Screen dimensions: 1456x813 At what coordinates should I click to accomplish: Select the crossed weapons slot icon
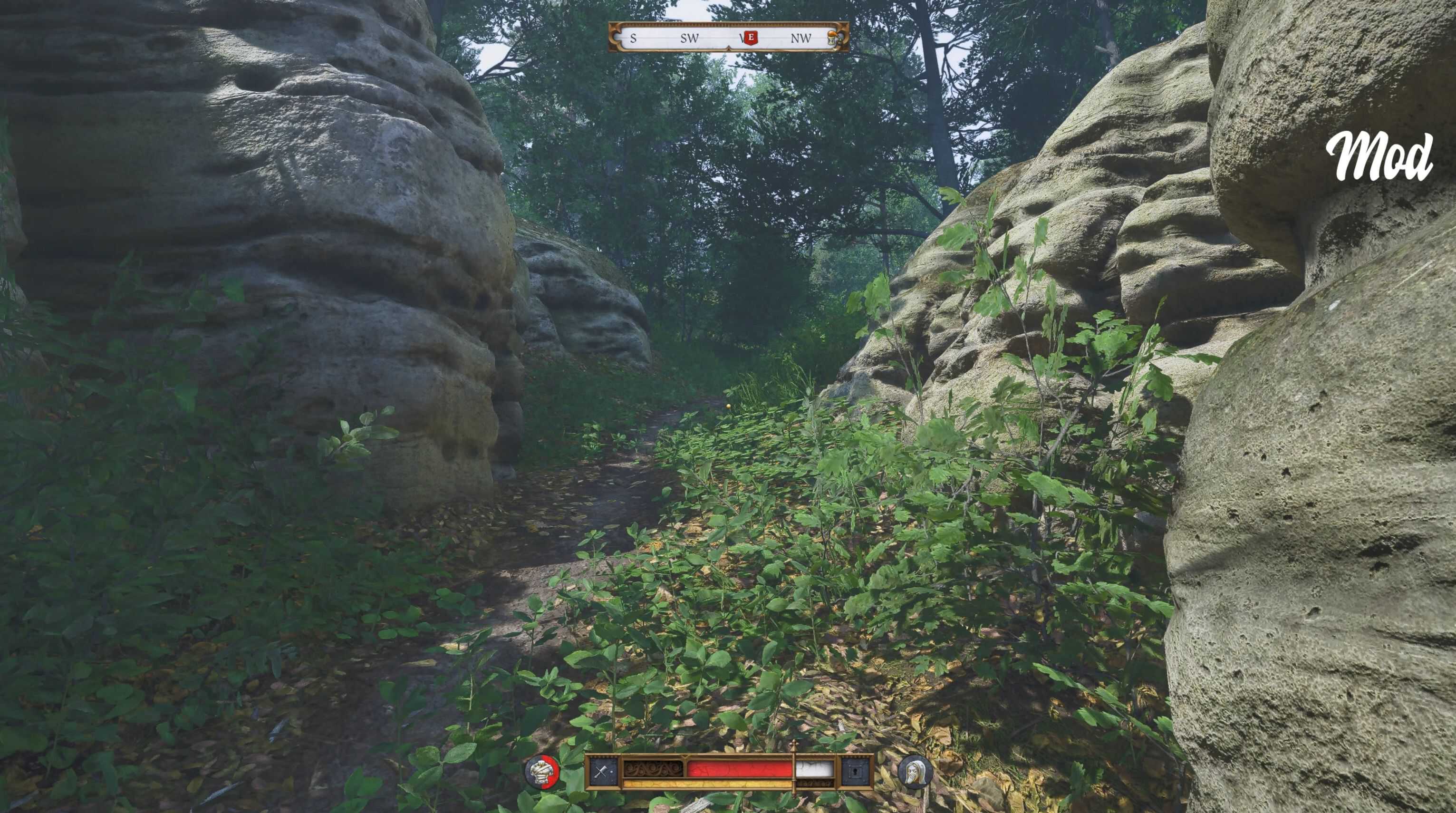point(604,772)
